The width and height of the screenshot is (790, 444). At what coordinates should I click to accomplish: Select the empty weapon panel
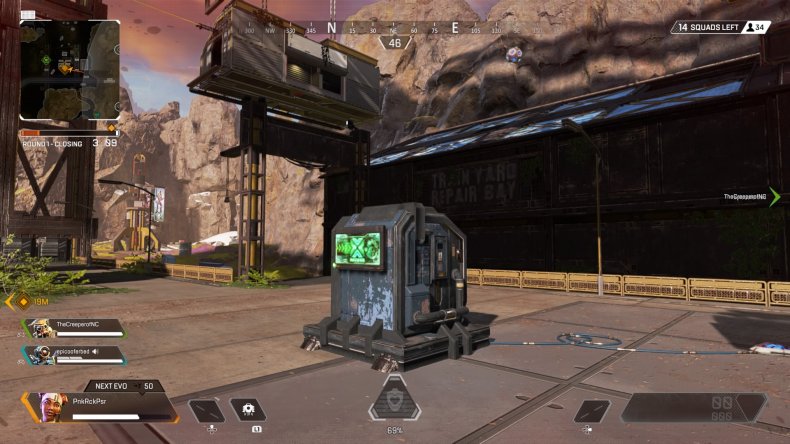[693, 407]
